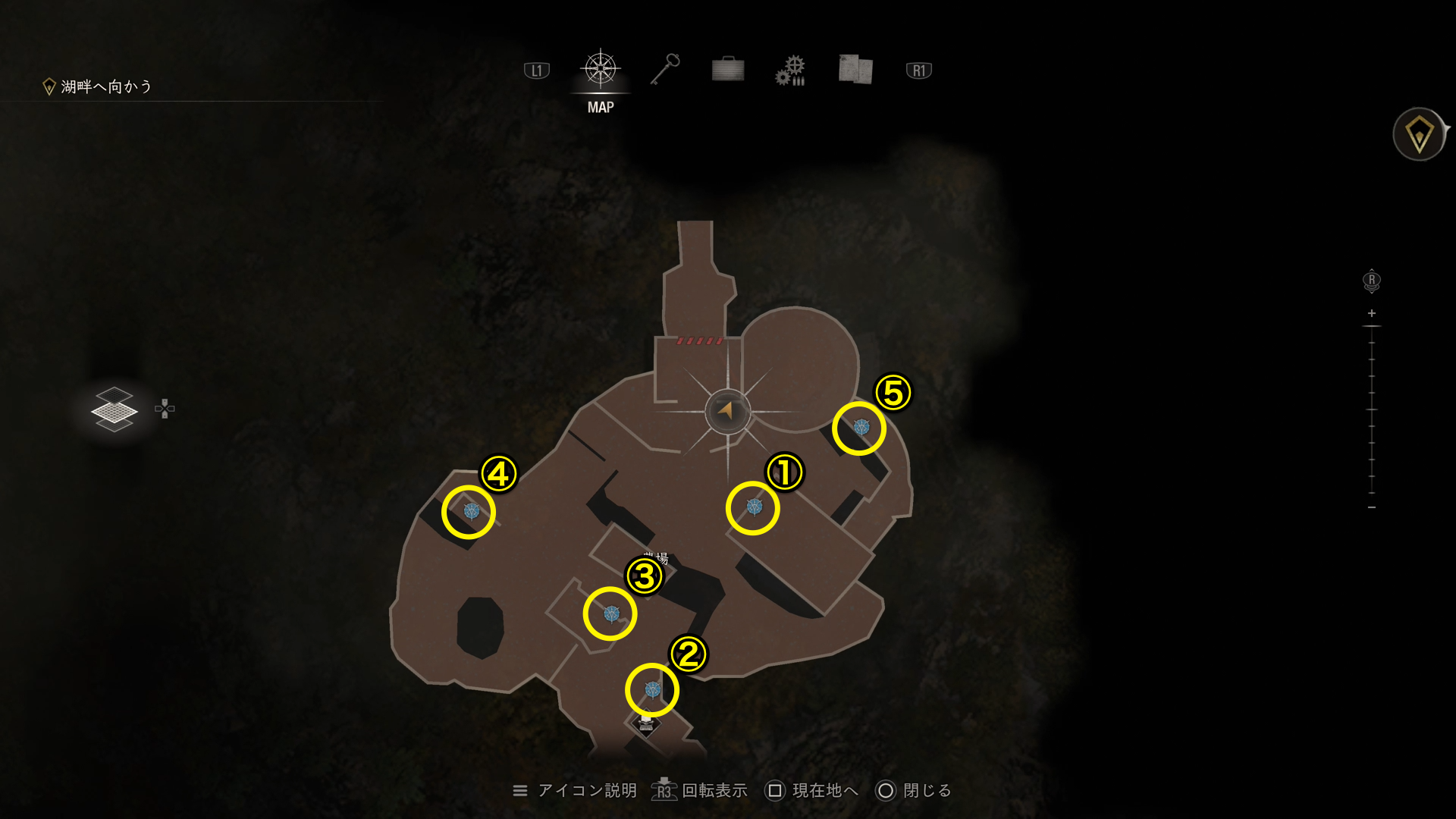Click the blue medallion marker numbered 5
1456x819 pixels.
click(x=861, y=428)
